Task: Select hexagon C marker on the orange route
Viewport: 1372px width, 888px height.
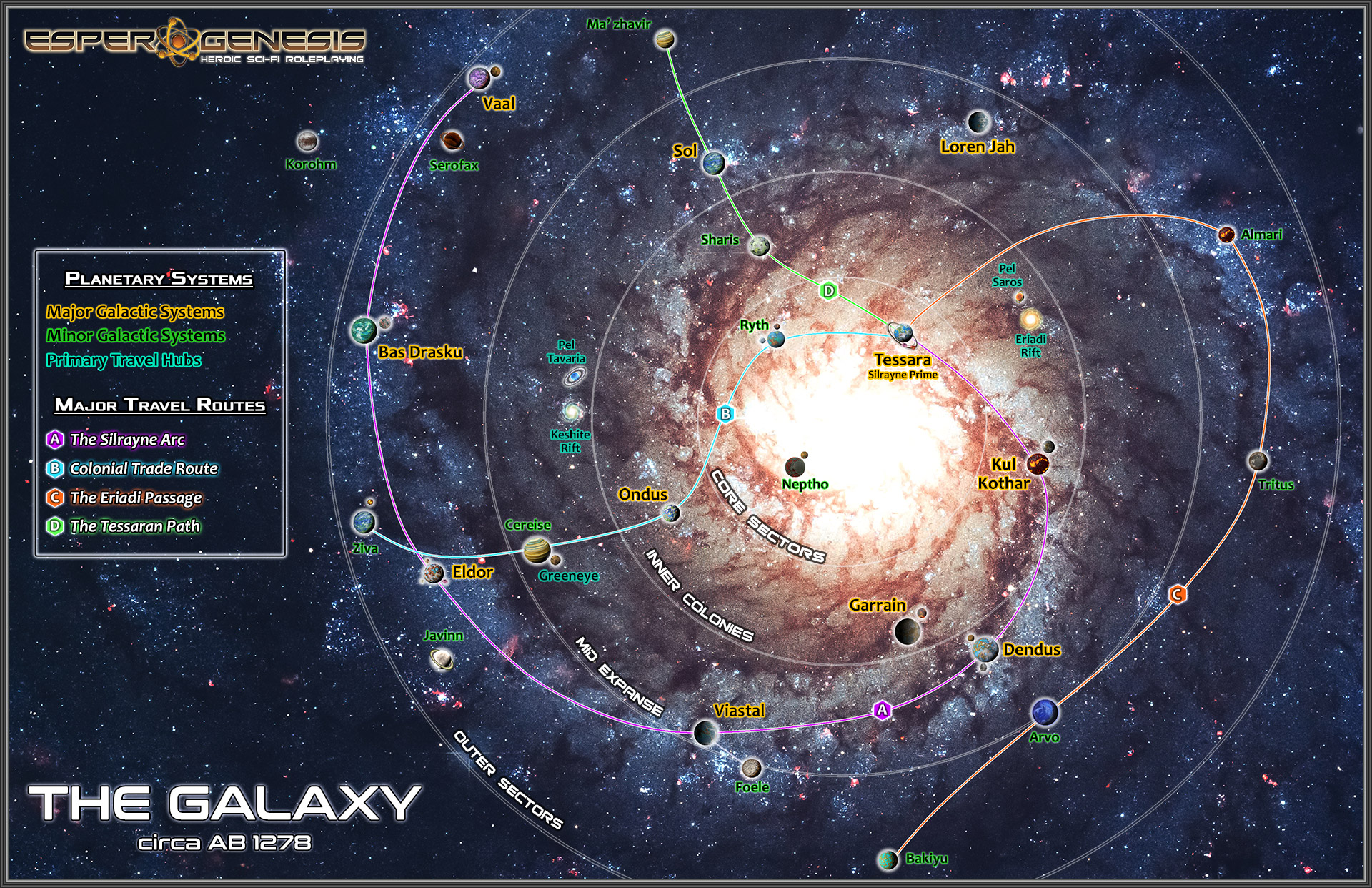Action: [x=1177, y=594]
